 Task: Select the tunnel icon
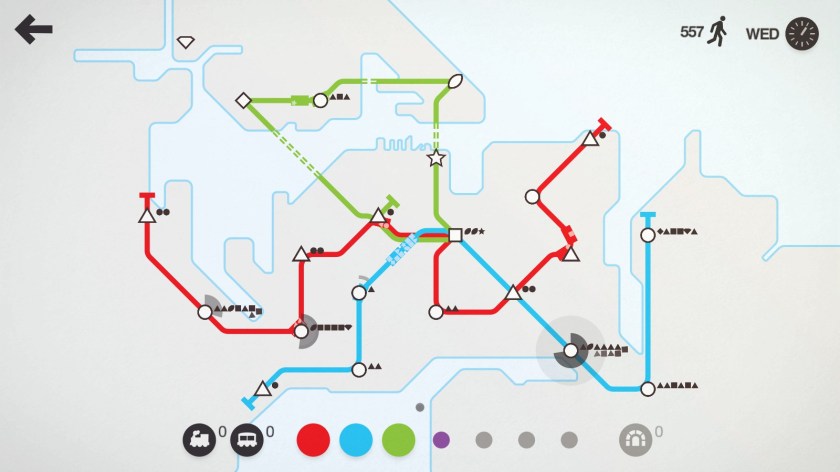pos(636,438)
